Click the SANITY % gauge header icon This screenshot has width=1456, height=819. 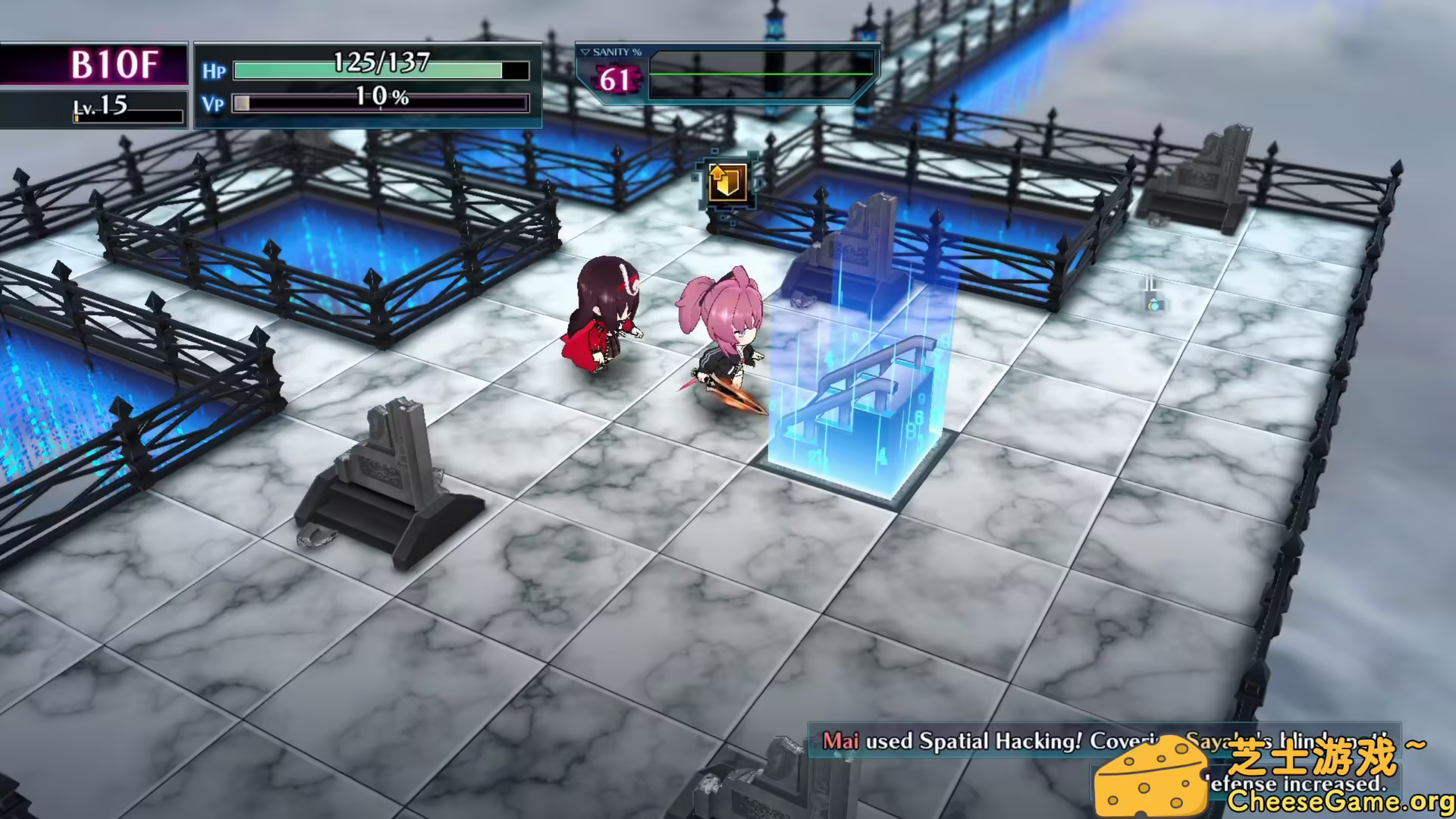pyautogui.click(x=611, y=52)
